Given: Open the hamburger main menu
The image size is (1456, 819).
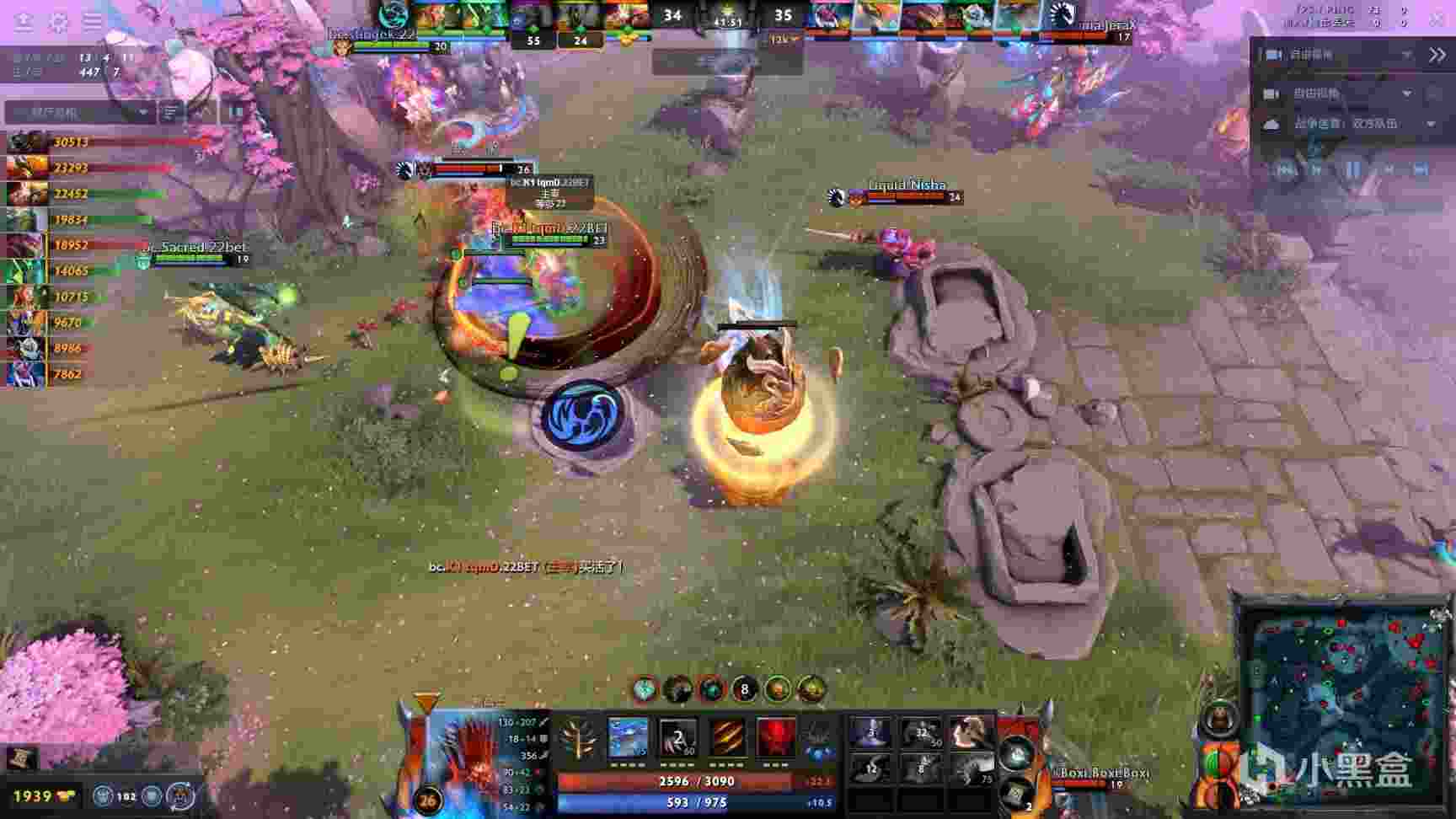Looking at the screenshot, I should pyautogui.click(x=93, y=21).
